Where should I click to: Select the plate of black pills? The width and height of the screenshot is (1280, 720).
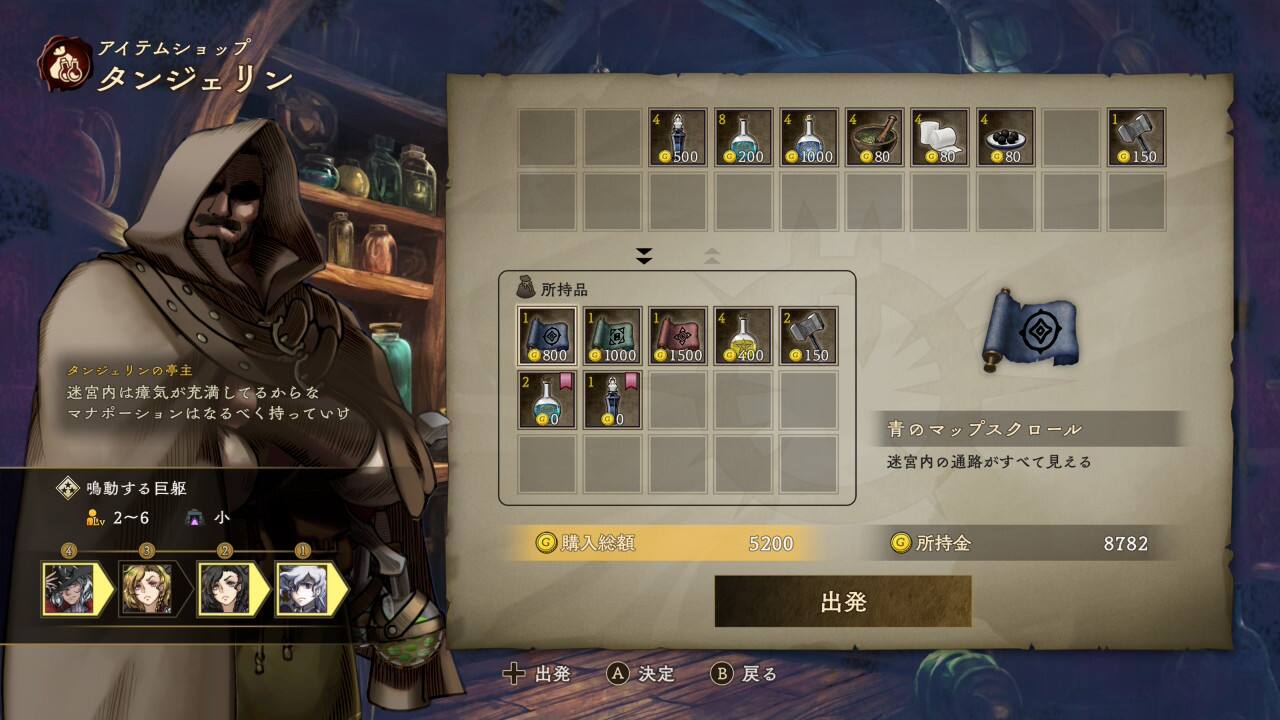click(x=1006, y=137)
